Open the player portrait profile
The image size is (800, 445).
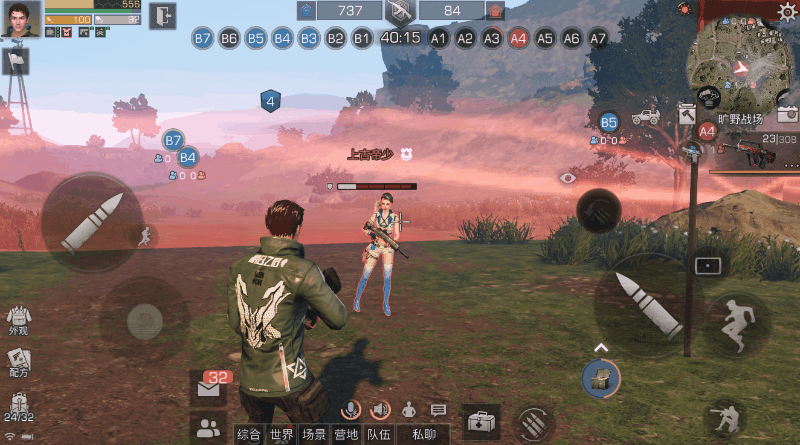click(20, 18)
